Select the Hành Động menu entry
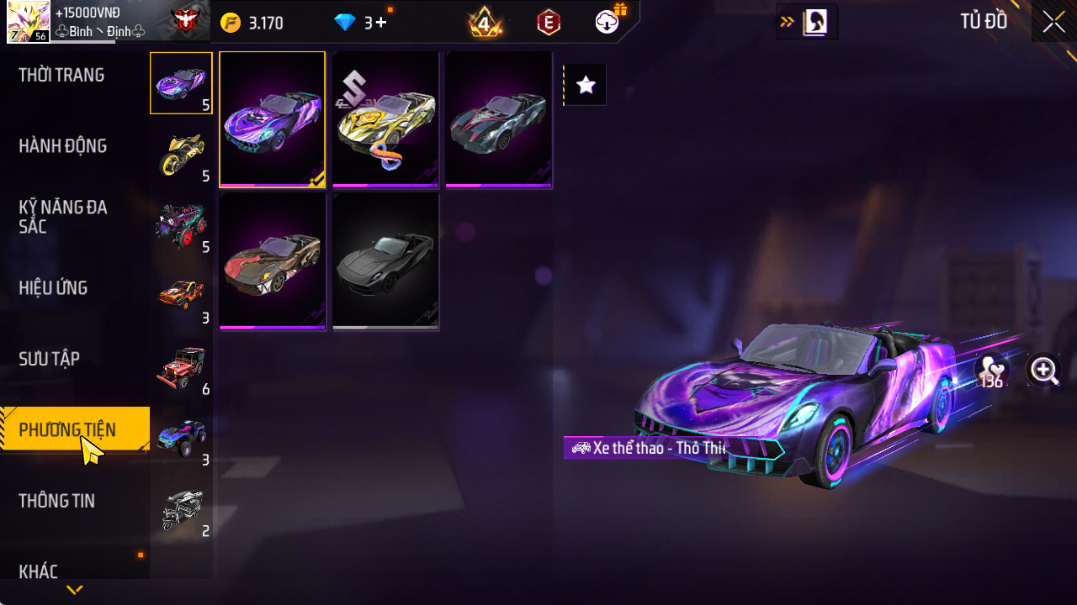Viewport: 1077px width, 605px height. tap(62, 146)
